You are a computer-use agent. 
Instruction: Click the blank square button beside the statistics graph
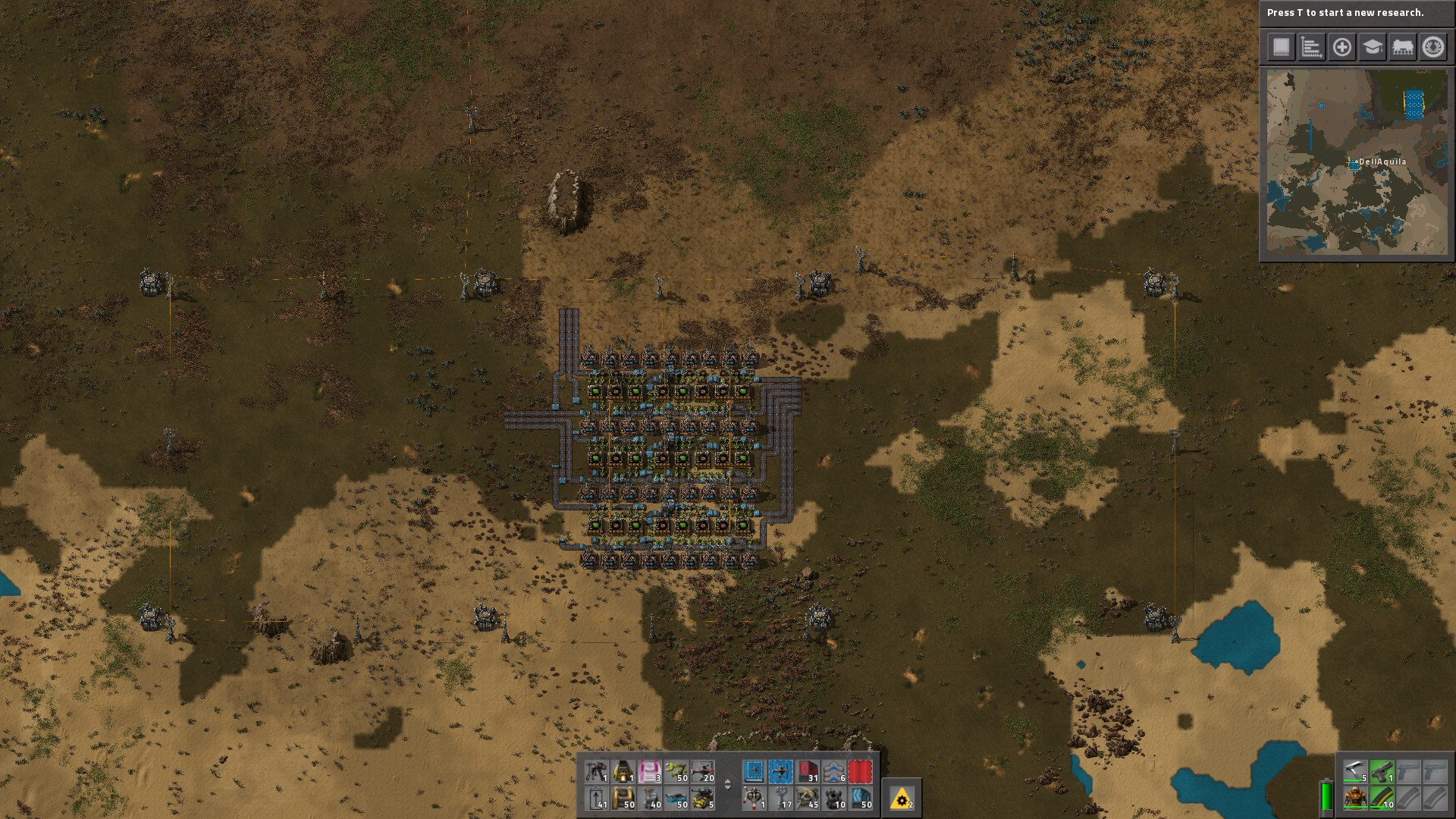pyautogui.click(x=1281, y=47)
